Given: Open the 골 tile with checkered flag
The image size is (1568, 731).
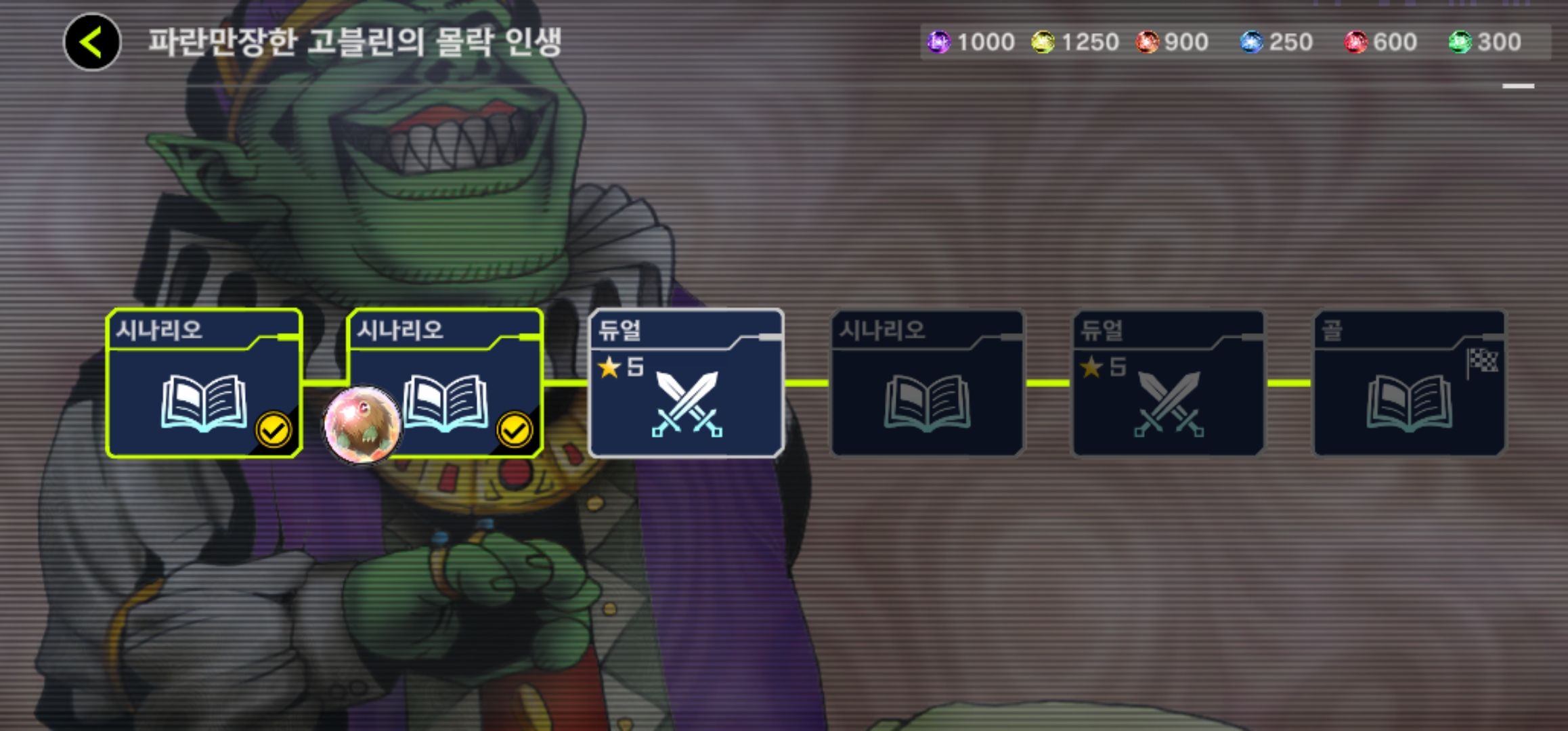Looking at the screenshot, I should pos(1410,383).
